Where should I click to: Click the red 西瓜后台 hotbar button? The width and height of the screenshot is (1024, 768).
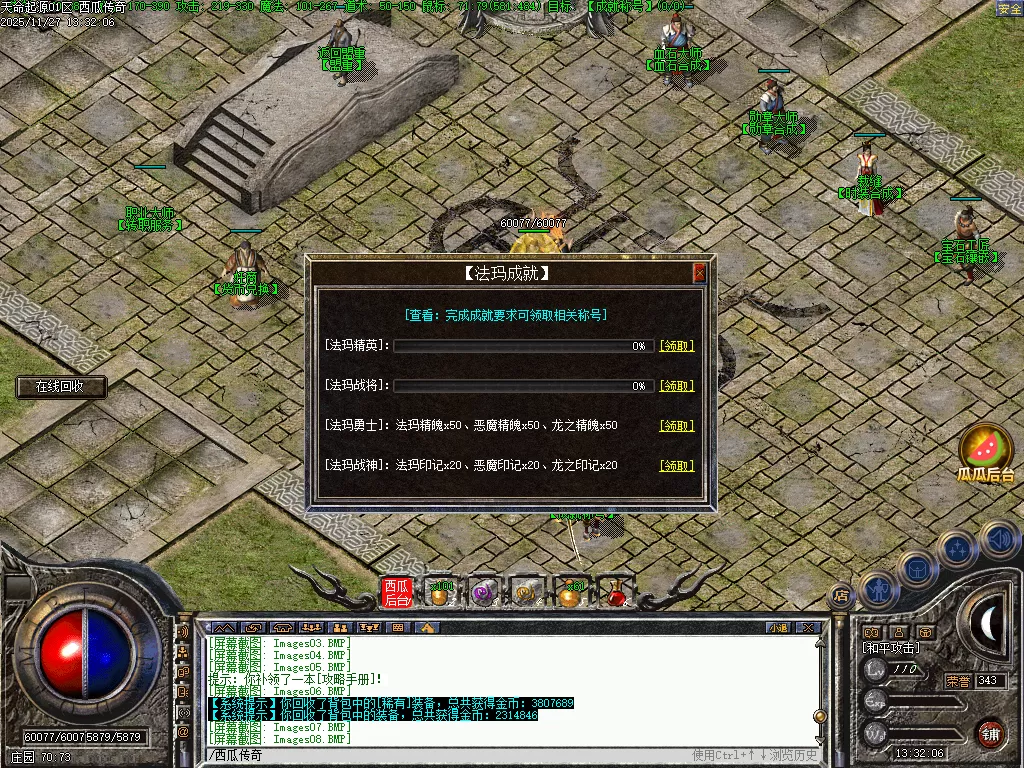click(x=397, y=593)
